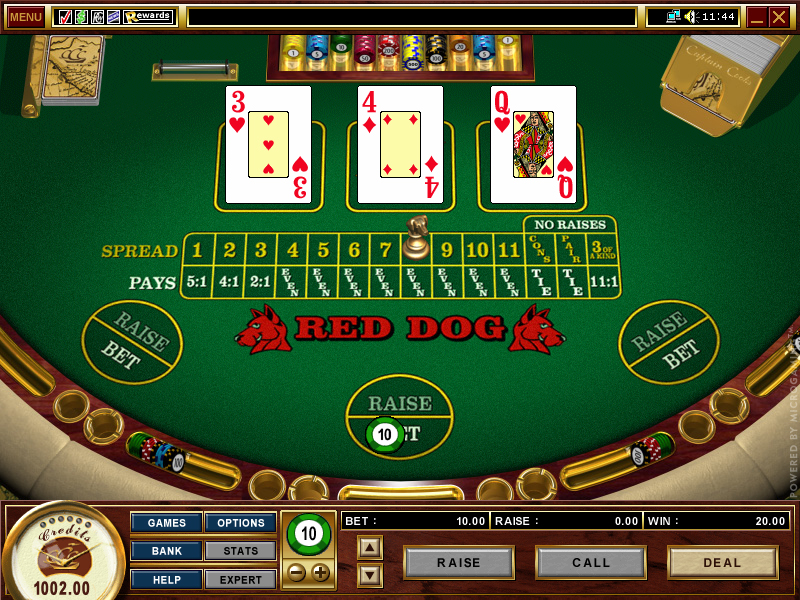
Task: Click the Raise button
Action: (459, 562)
